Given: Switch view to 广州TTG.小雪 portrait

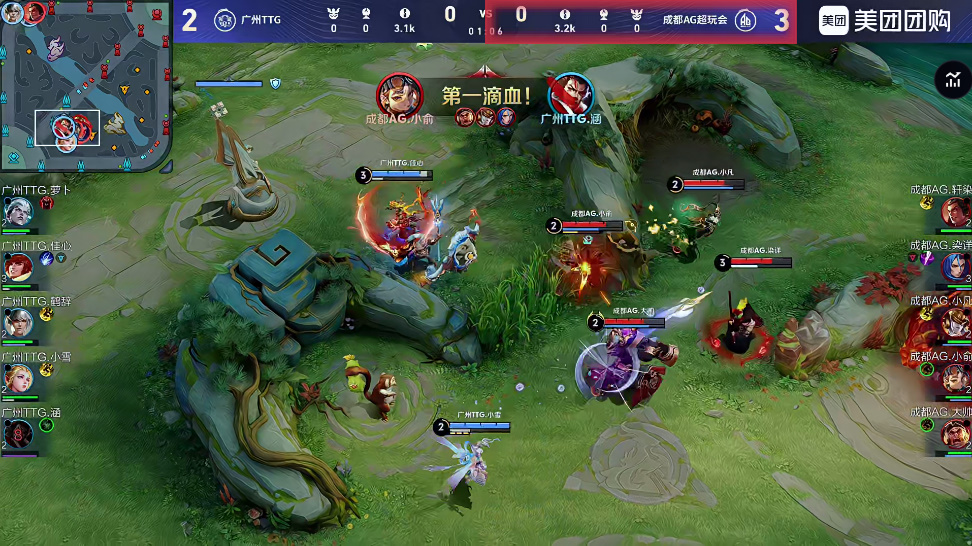Looking at the screenshot, I should (17, 378).
